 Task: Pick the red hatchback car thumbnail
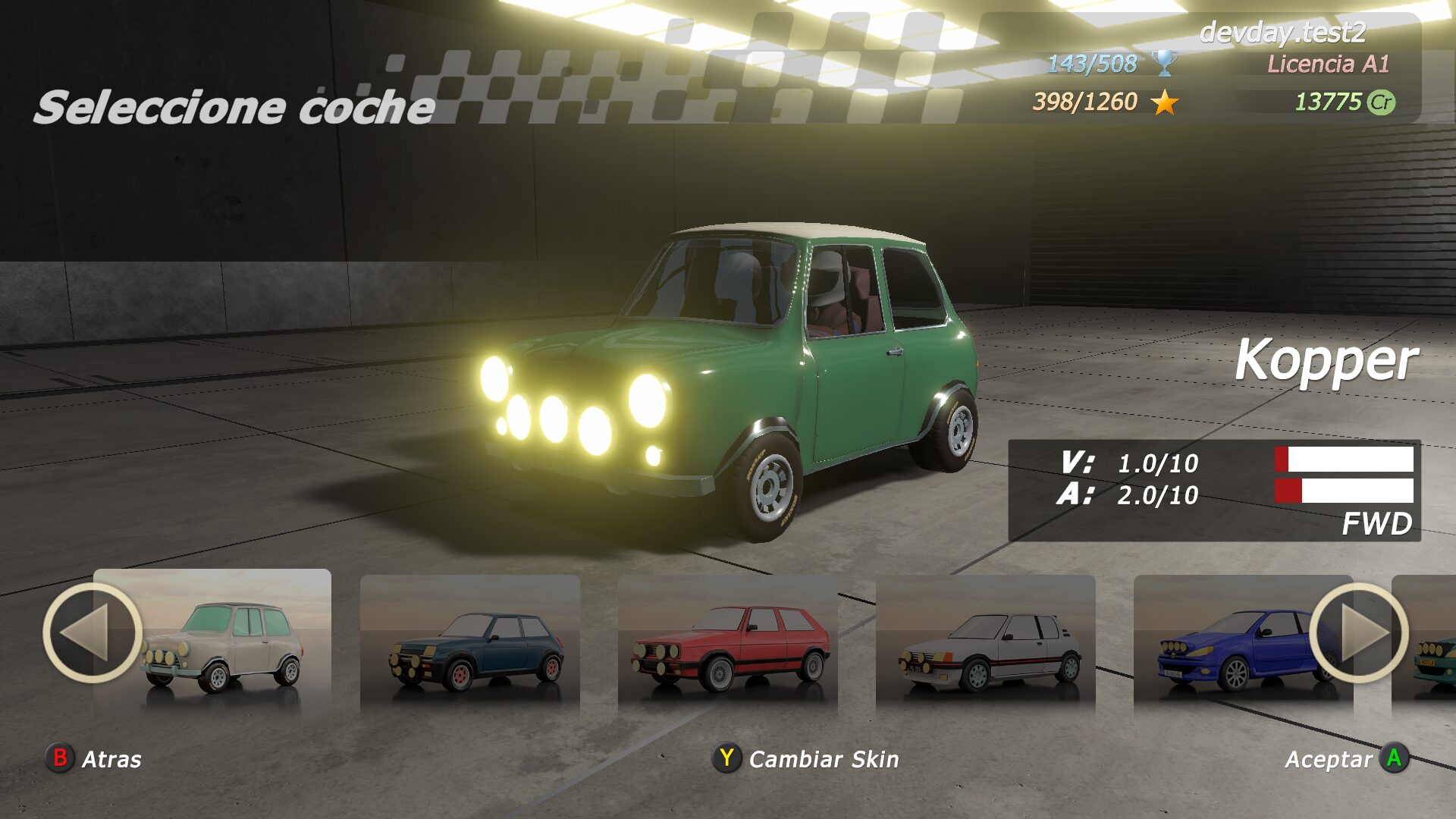coord(728,646)
